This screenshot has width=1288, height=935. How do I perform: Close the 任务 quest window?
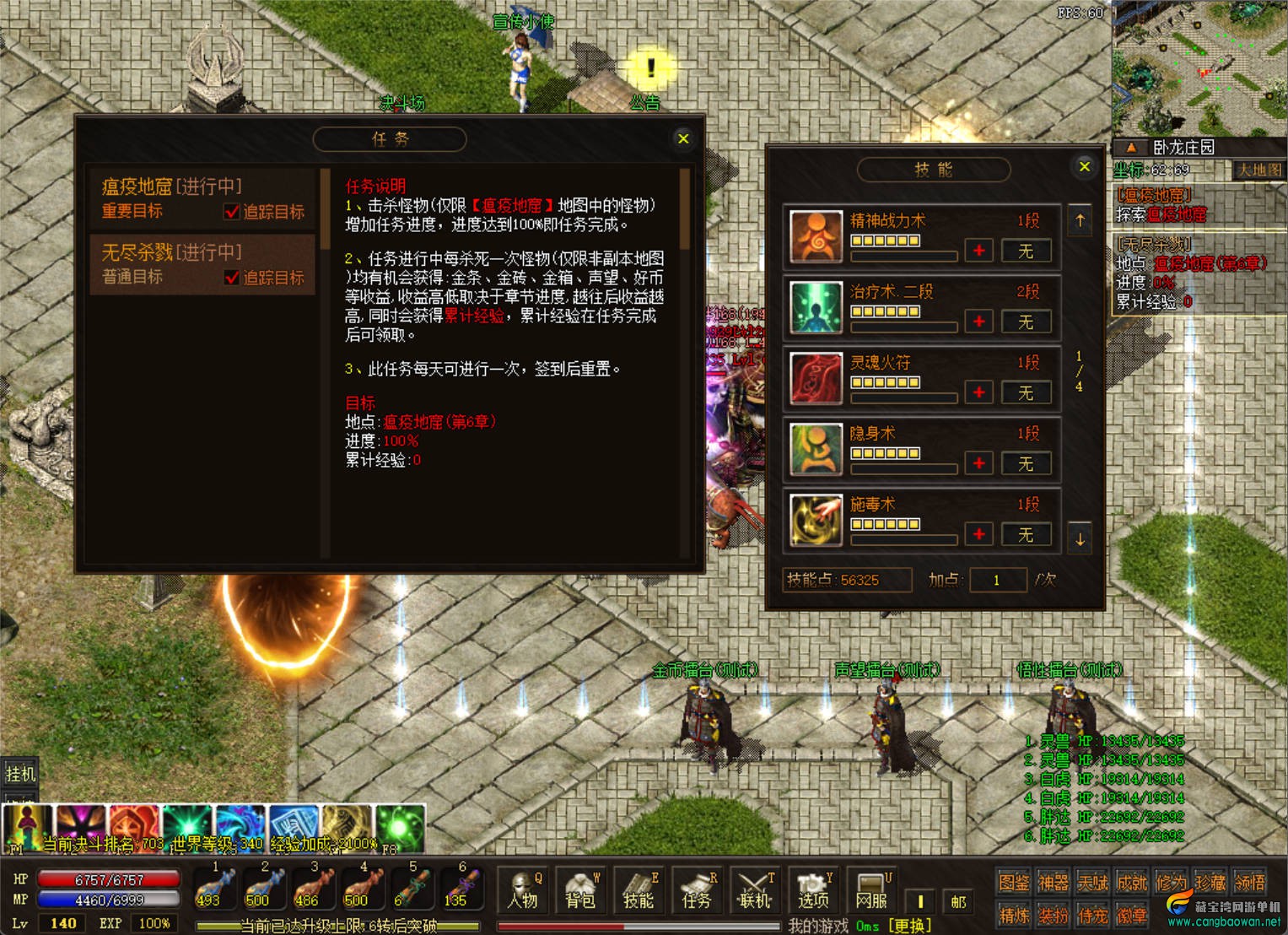(683, 138)
